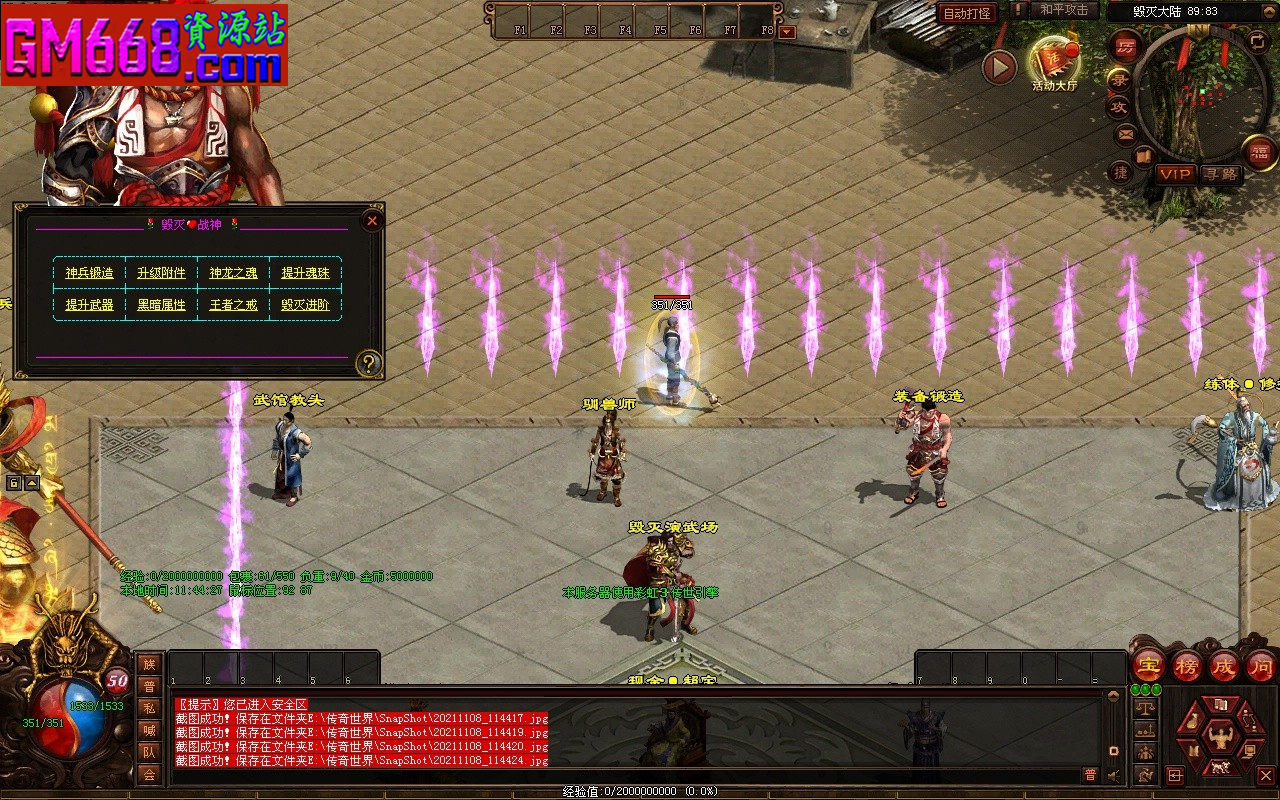This screenshot has height=800, width=1280.
Task: Toggle the 自动打怪 auto-fight button
Action: pyautogui.click(x=967, y=14)
